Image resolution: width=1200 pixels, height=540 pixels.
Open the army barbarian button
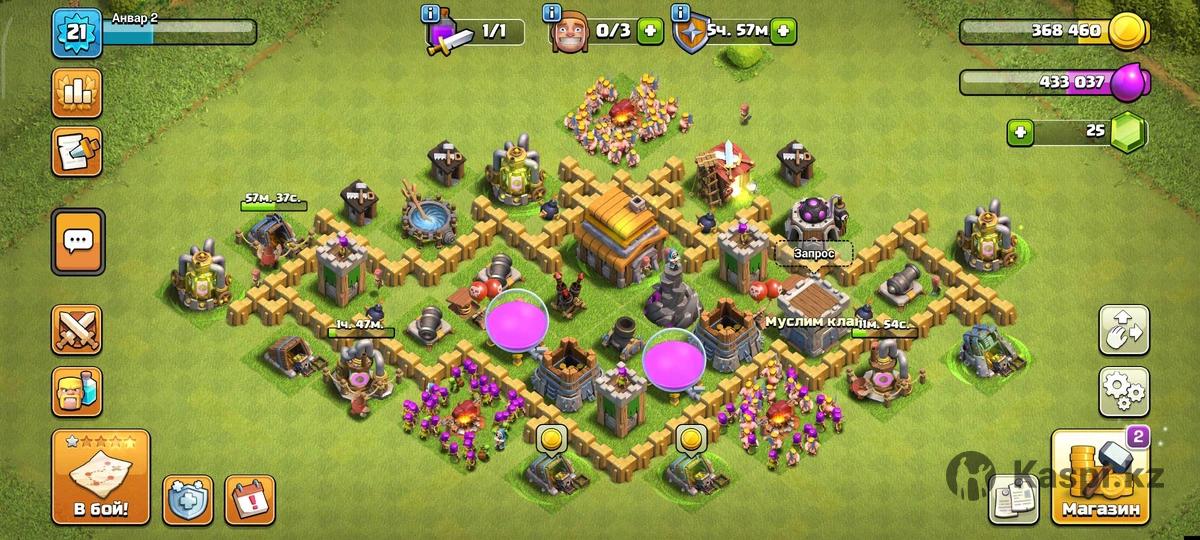pos(77,391)
